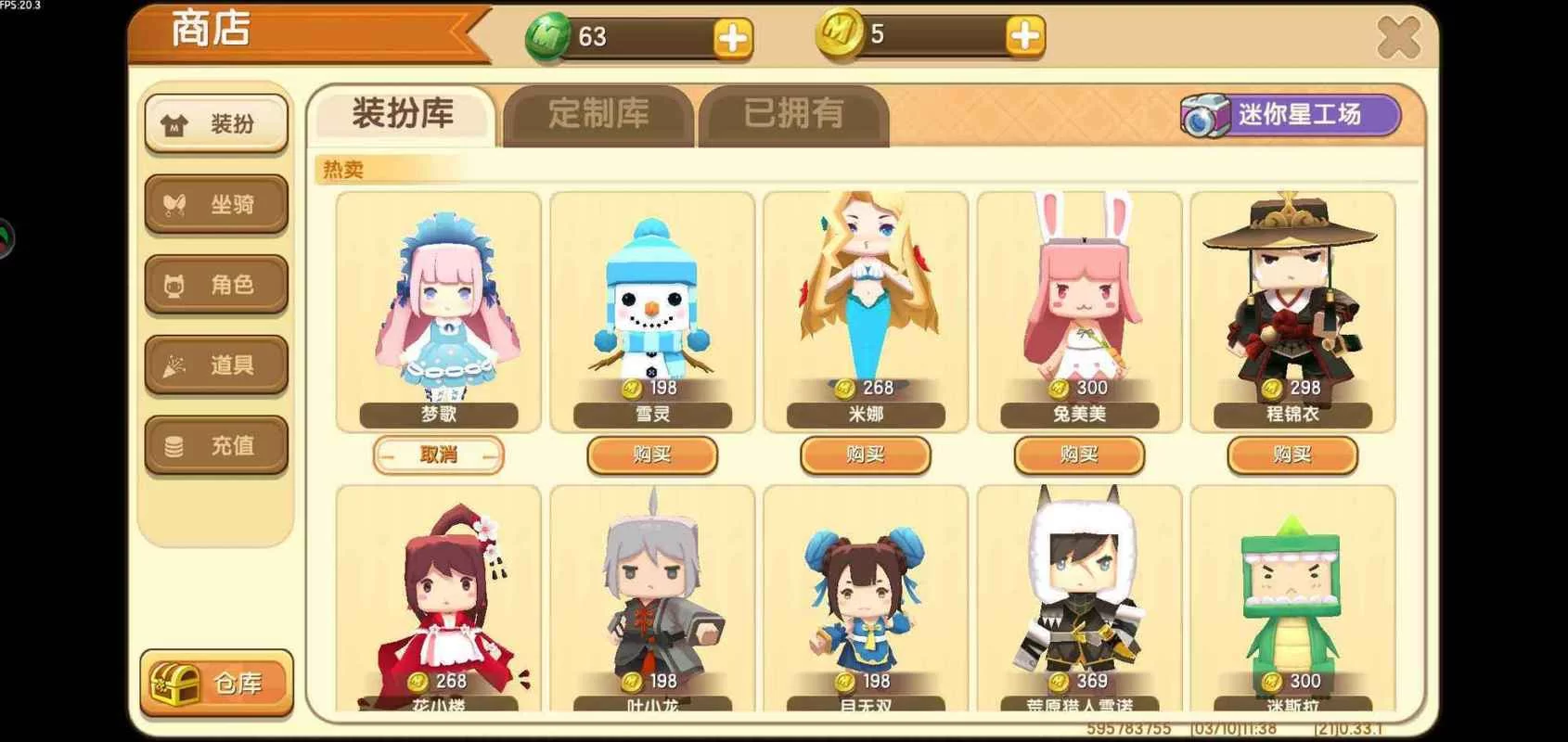Add green gems with the plus button
The height and width of the screenshot is (742, 1568).
point(732,38)
